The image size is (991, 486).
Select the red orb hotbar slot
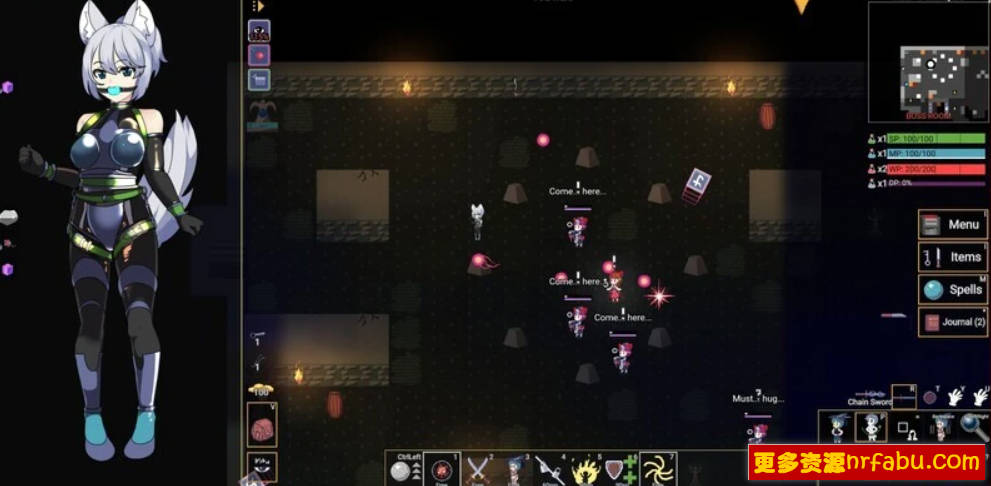442,470
